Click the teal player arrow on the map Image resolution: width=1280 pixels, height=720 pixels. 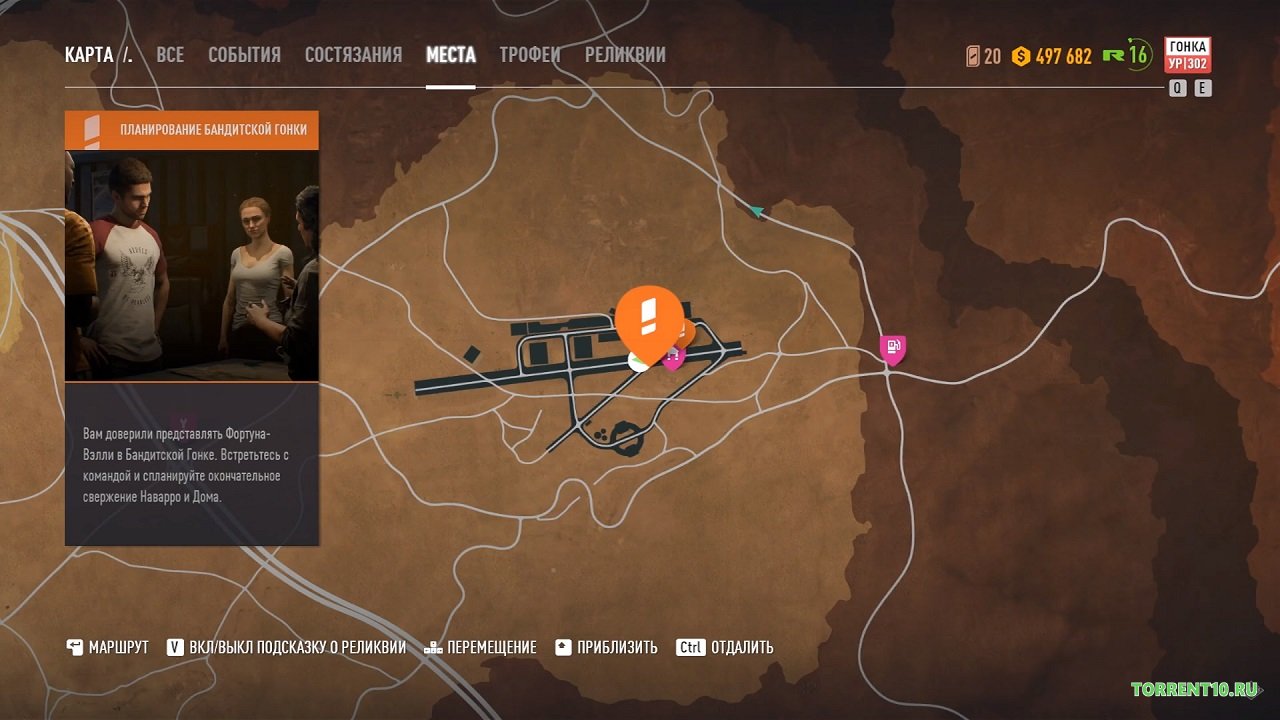click(756, 211)
